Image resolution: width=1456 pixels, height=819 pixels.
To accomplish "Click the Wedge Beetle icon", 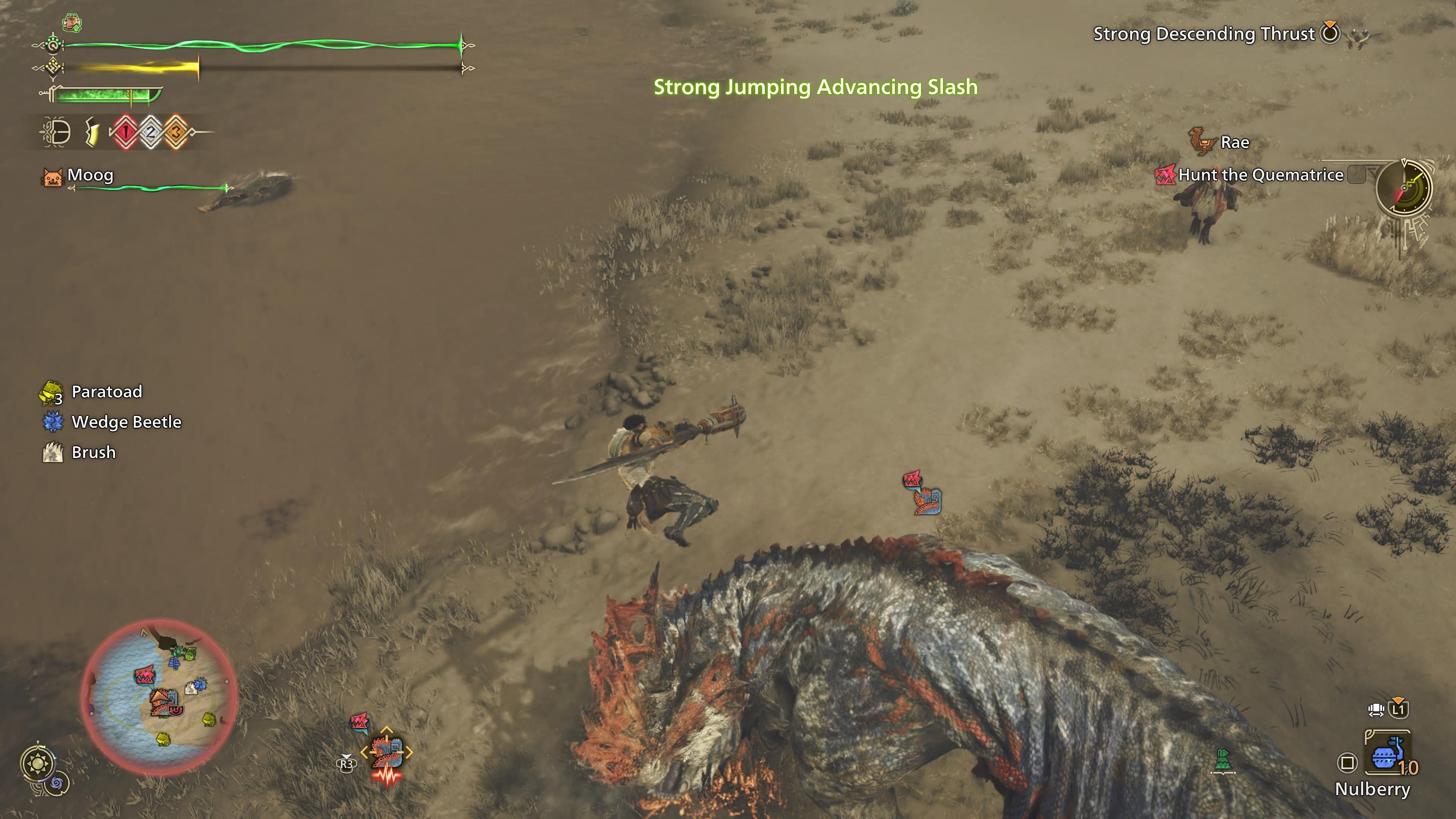I will [x=52, y=421].
